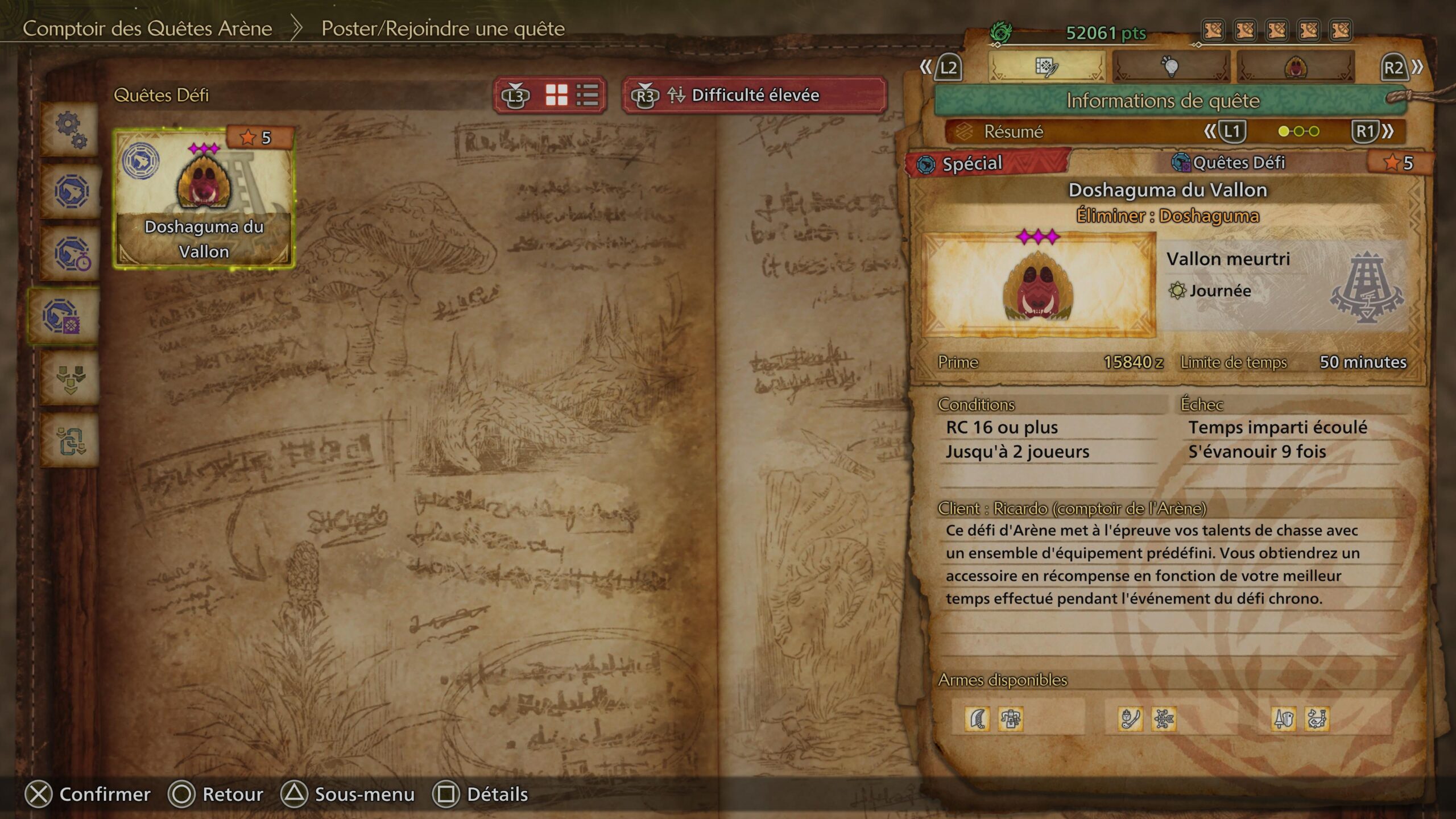The height and width of the screenshot is (819, 1456).
Task: Switch quest list to list view
Action: [x=587, y=95]
